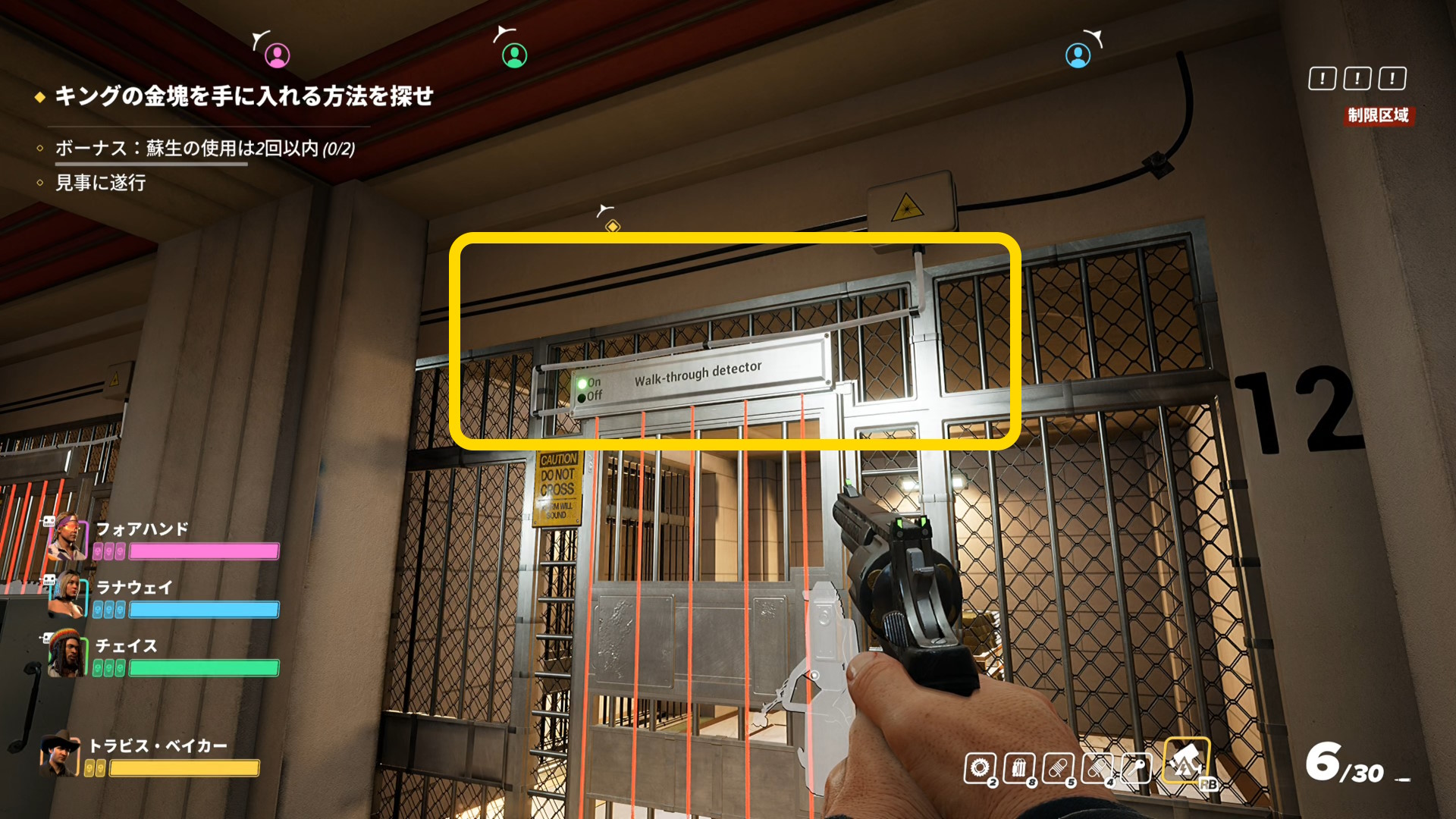This screenshot has width=1456, height=819.
Task: Choose crew member ラナウェイ's portrait
Action: pyautogui.click(x=67, y=595)
